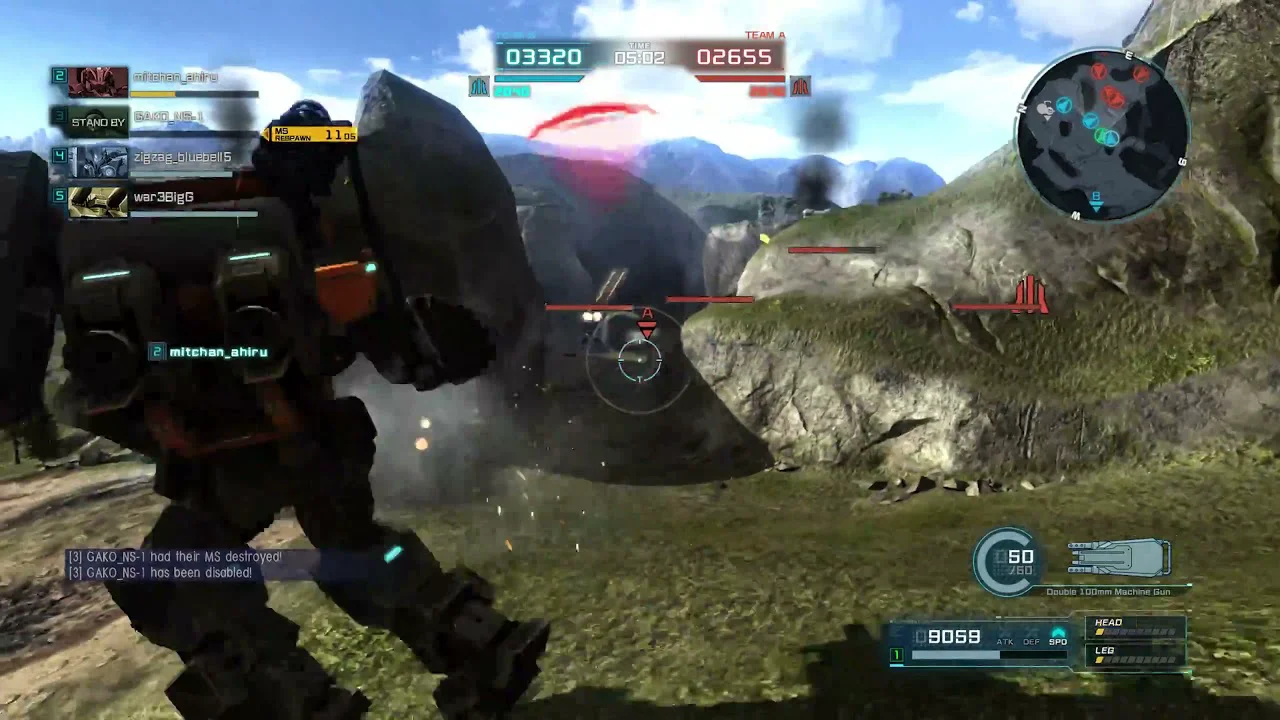Viewport: 1280px width, 720px height.
Task: Click the red team base icon by the score
Action: [799, 87]
